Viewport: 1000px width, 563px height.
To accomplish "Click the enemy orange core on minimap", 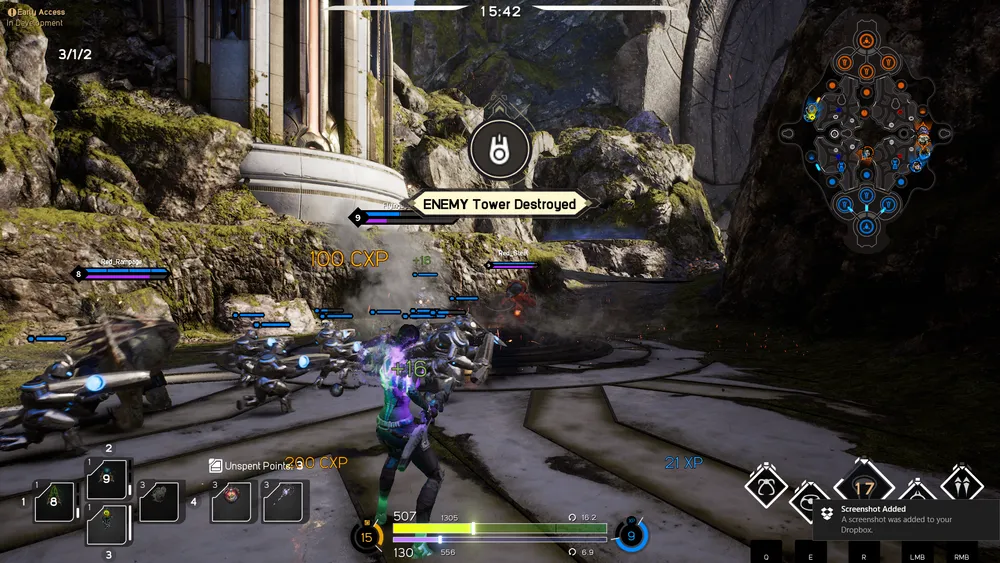I will (866, 40).
